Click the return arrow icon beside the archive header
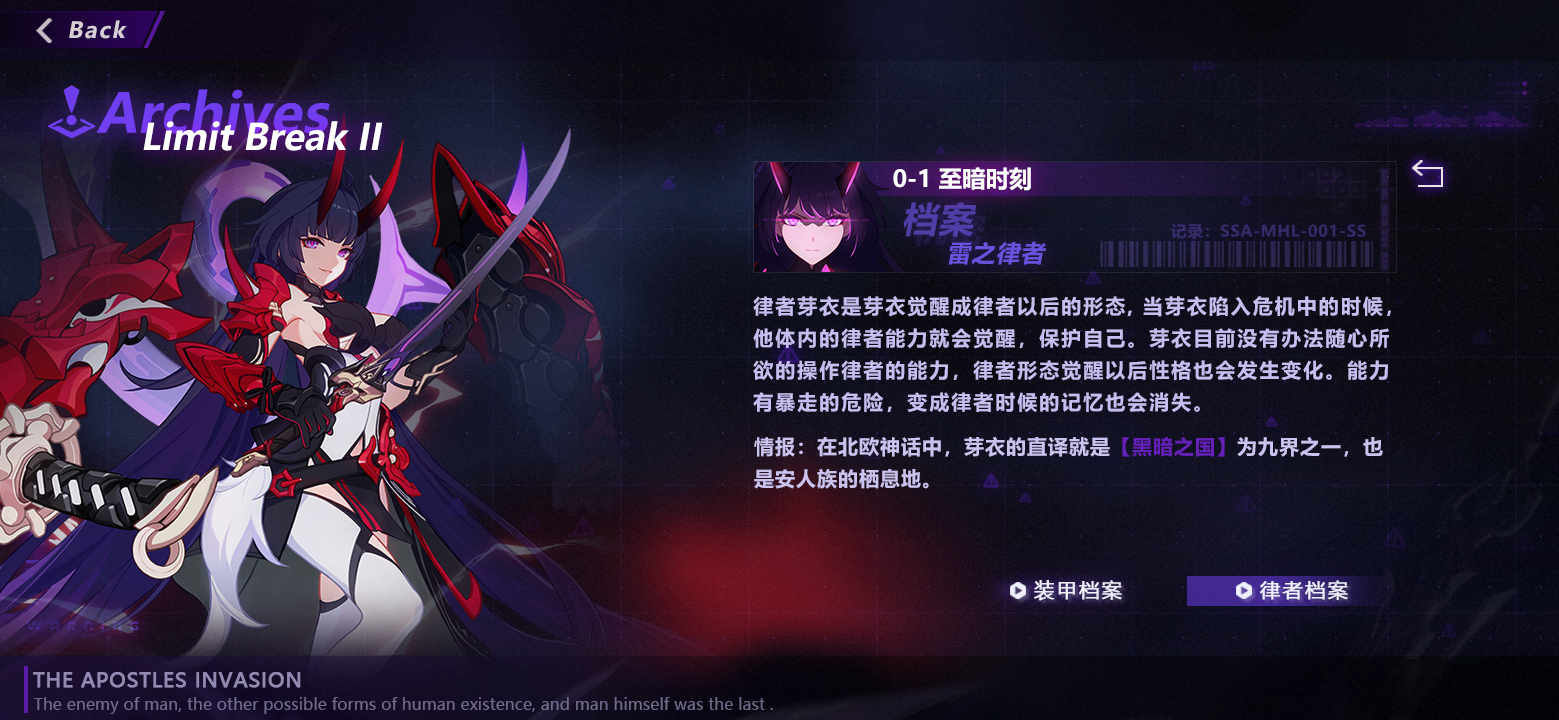The height and width of the screenshot is (720, 1559). coord(1427,176)
